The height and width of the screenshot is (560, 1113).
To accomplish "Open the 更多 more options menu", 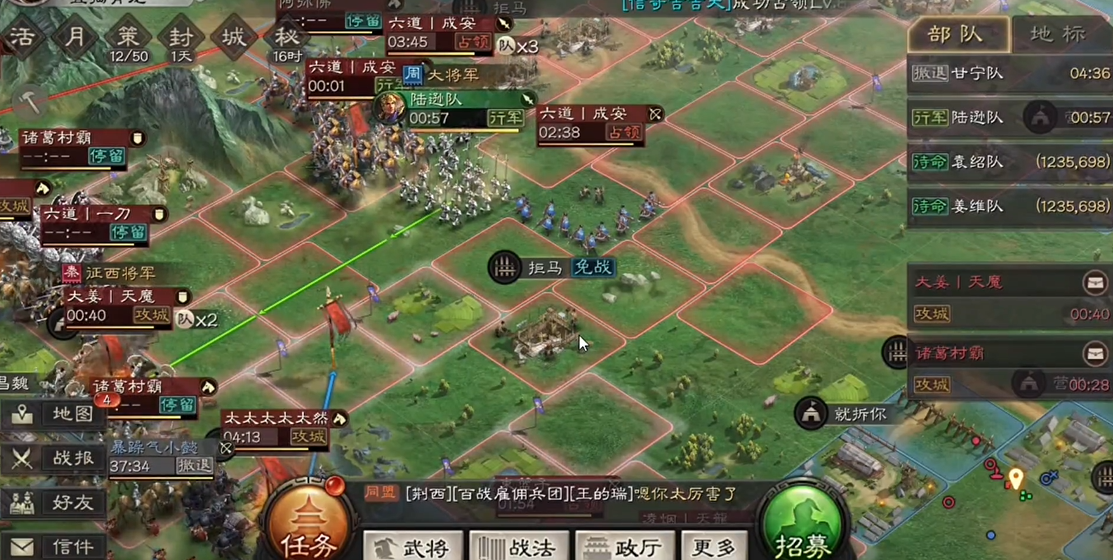I will 713,546.
